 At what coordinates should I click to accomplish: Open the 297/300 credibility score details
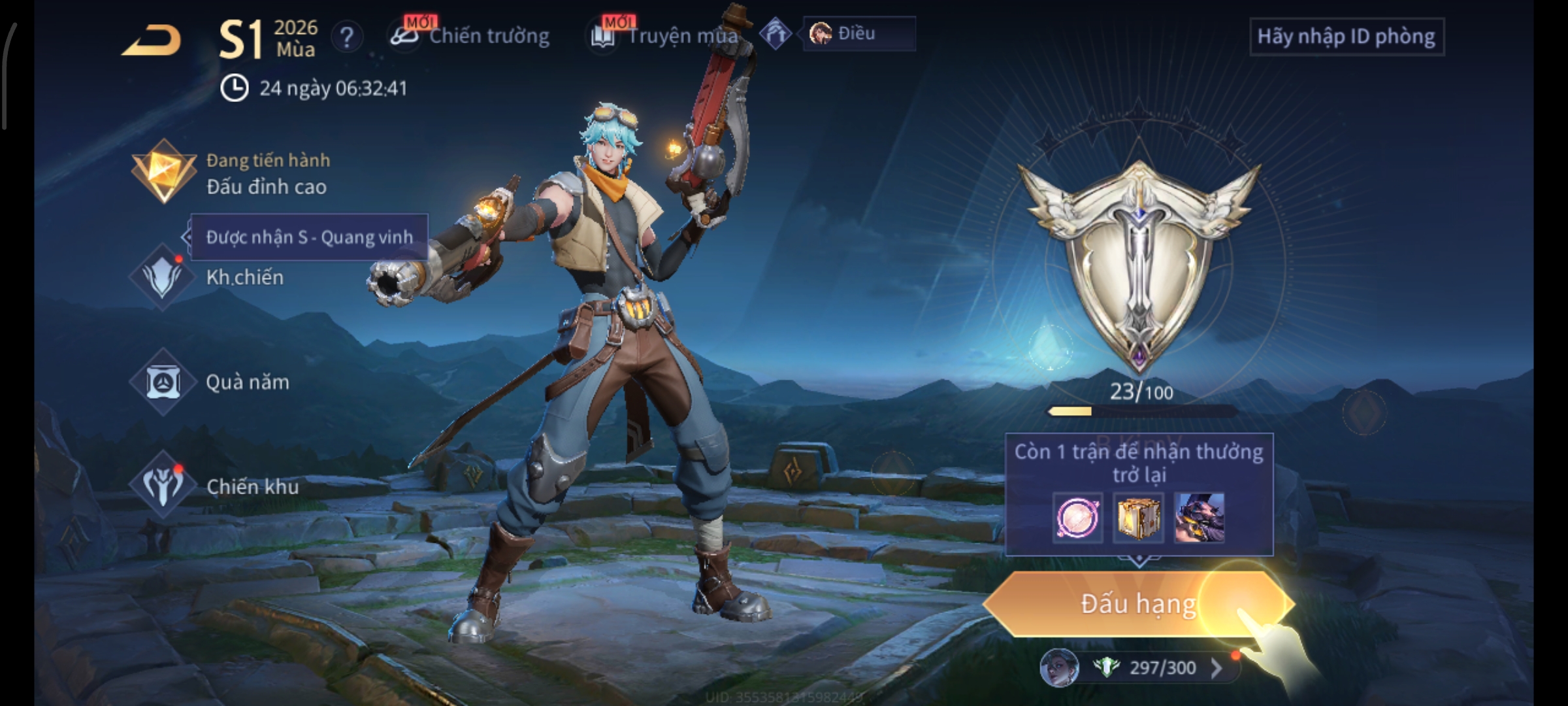tap(1162, 667)
